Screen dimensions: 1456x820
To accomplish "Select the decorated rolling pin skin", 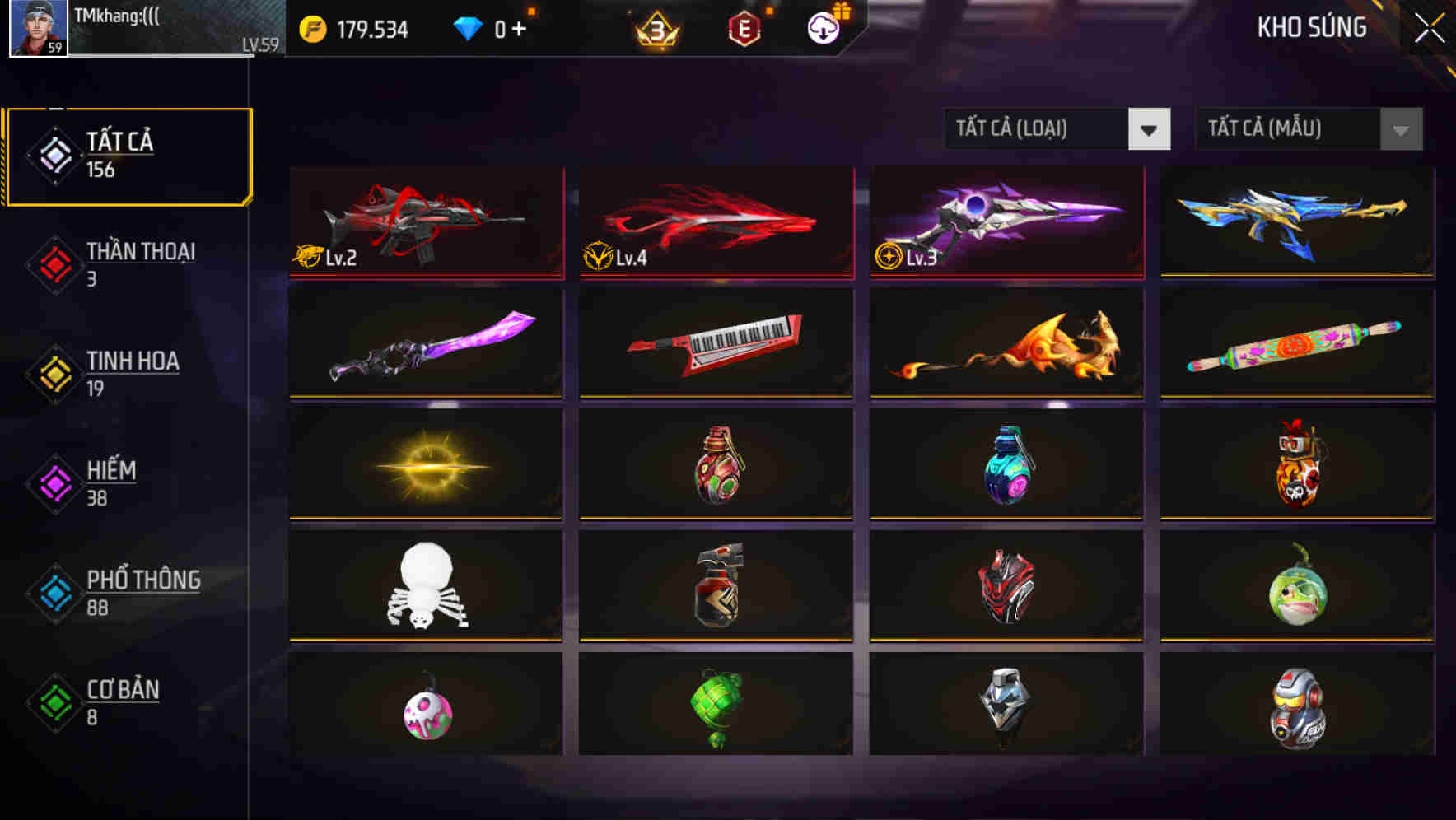I will coord(1295,344).
